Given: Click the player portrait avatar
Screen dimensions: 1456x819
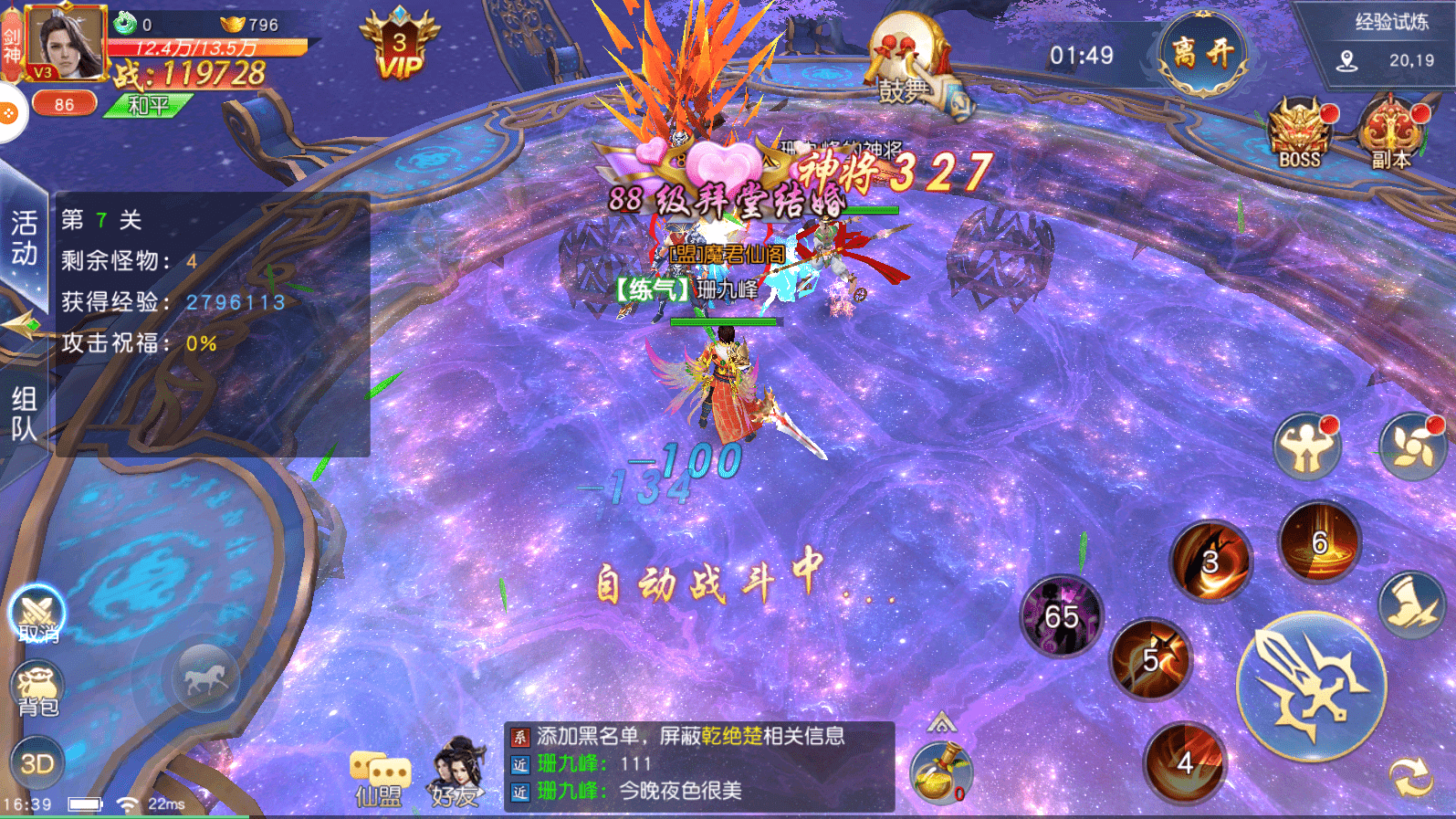Looking at the screenshot, I should click(64, 43).
